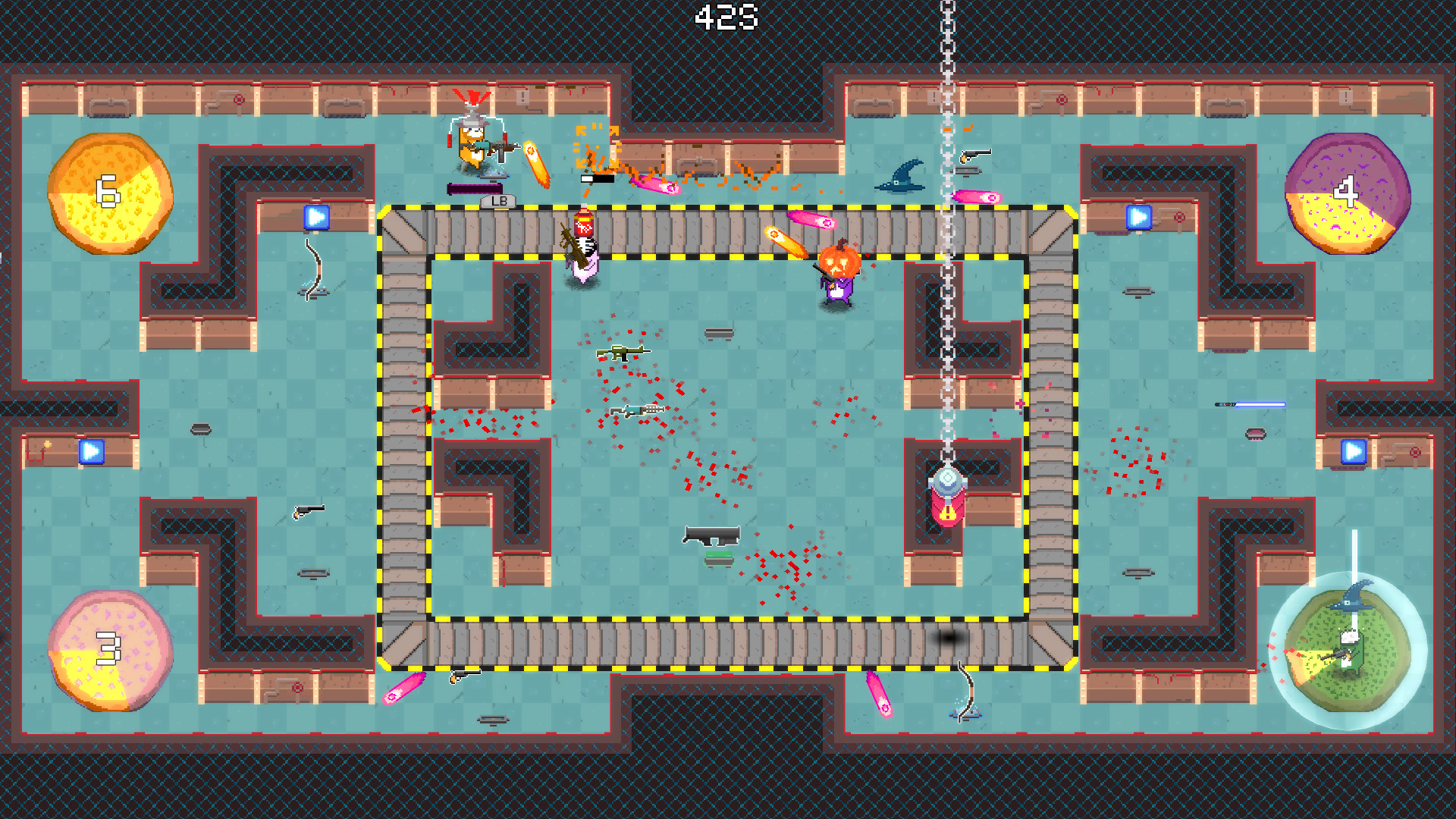The image size is (1456, 819).
Task: Select the minigun in the arena center
Action: coord(711,535)
